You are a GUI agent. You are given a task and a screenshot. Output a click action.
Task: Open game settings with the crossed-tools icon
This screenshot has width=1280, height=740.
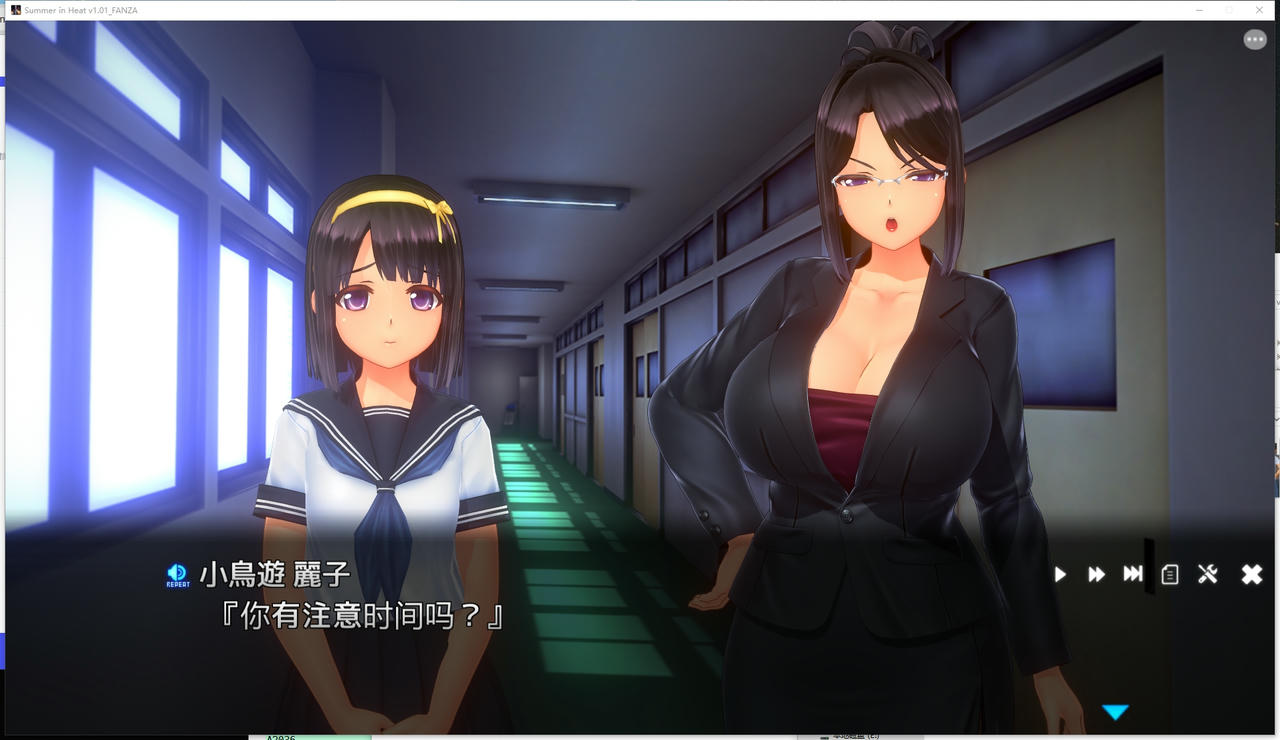click(1208, 574)
